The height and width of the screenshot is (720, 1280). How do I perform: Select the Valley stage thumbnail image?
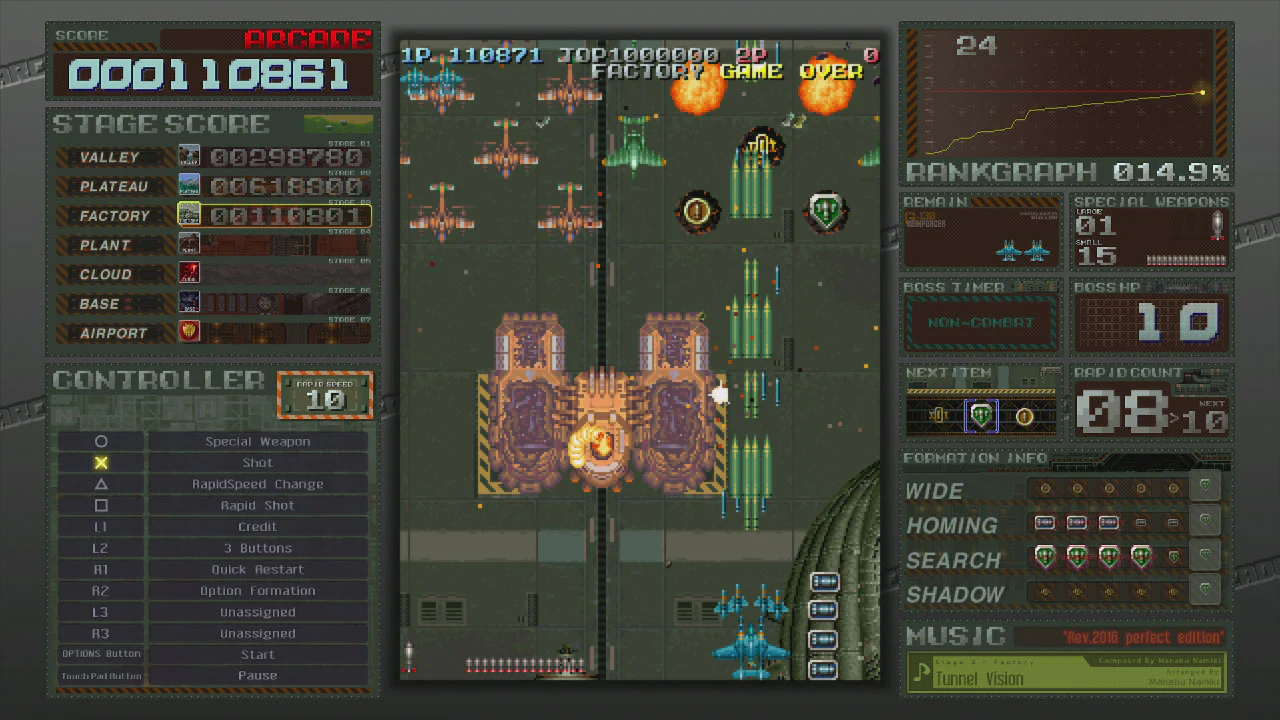[x=189, y=155]
